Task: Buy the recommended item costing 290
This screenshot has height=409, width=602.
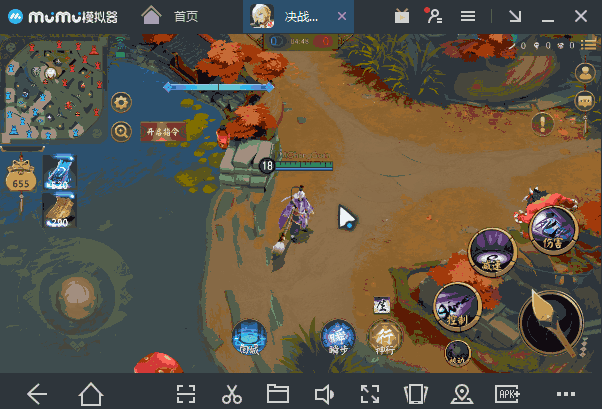Action: (58, 209)
